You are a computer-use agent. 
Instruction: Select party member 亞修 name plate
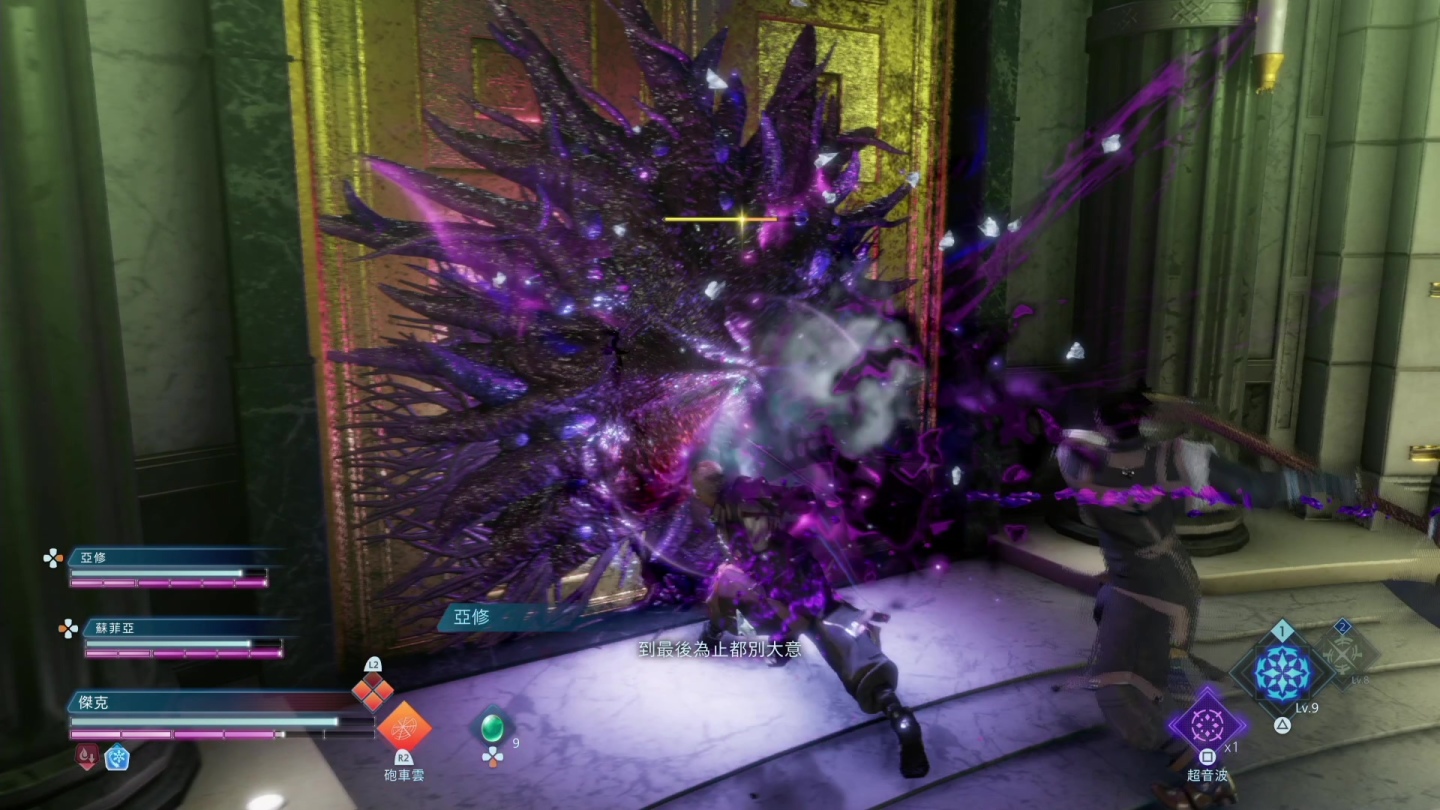click(93, 558)
